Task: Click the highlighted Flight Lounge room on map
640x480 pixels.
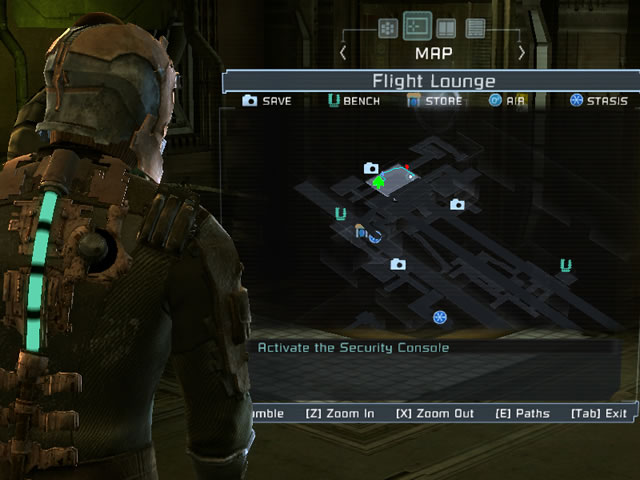Action: (x=399, y=179)
